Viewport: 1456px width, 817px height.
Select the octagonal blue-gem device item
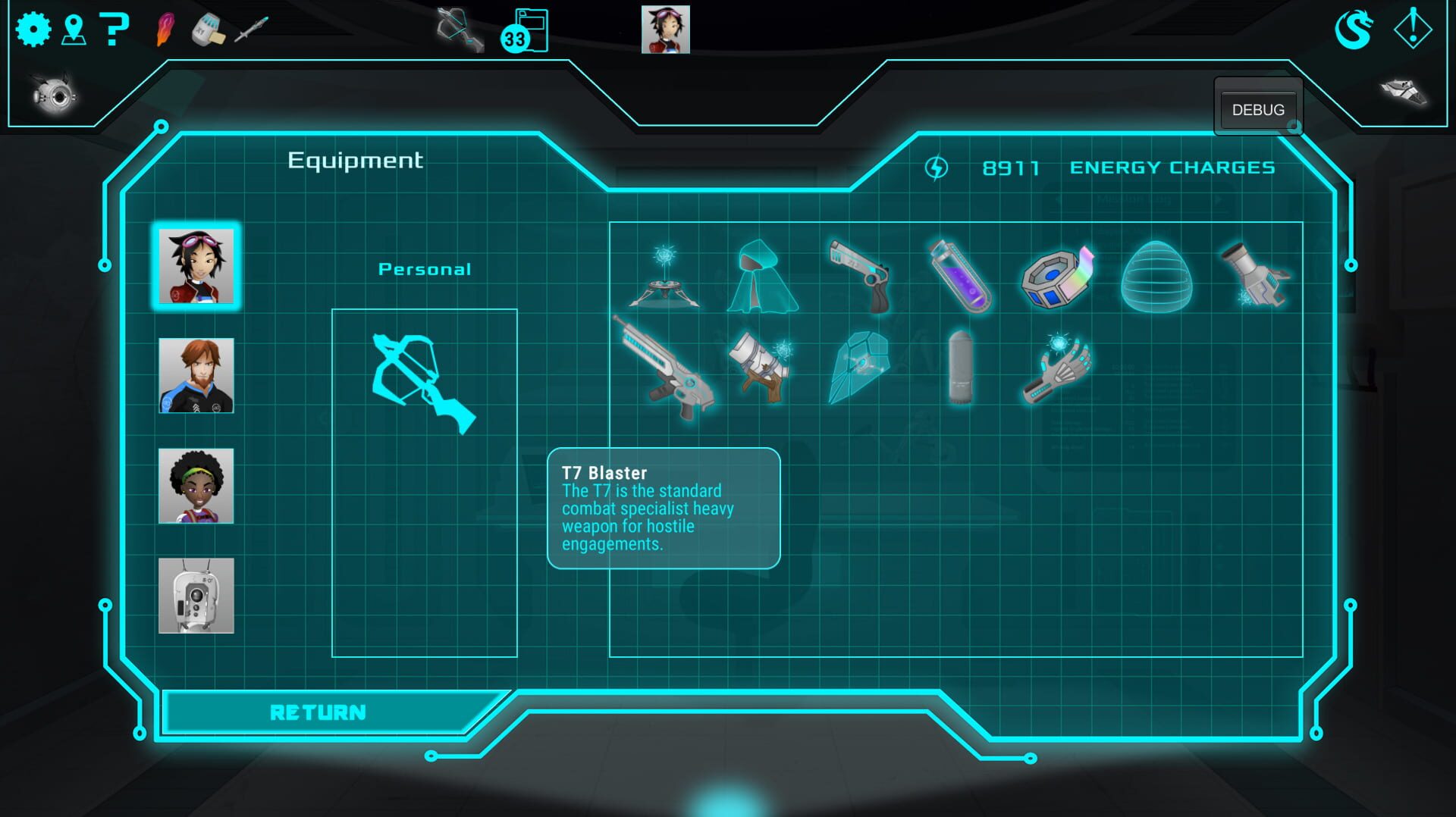click(x=1058, y=277)
